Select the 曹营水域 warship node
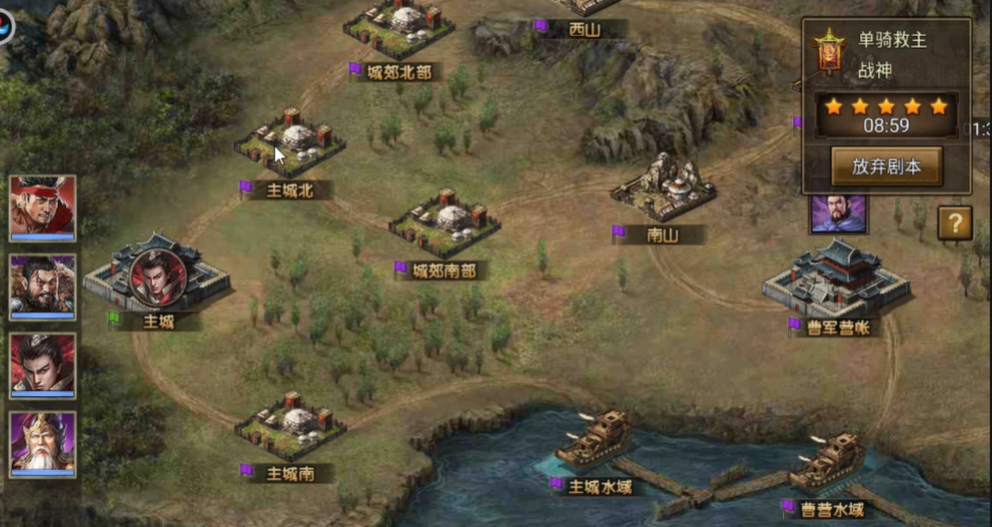The image size is (992, 527). 829,462
